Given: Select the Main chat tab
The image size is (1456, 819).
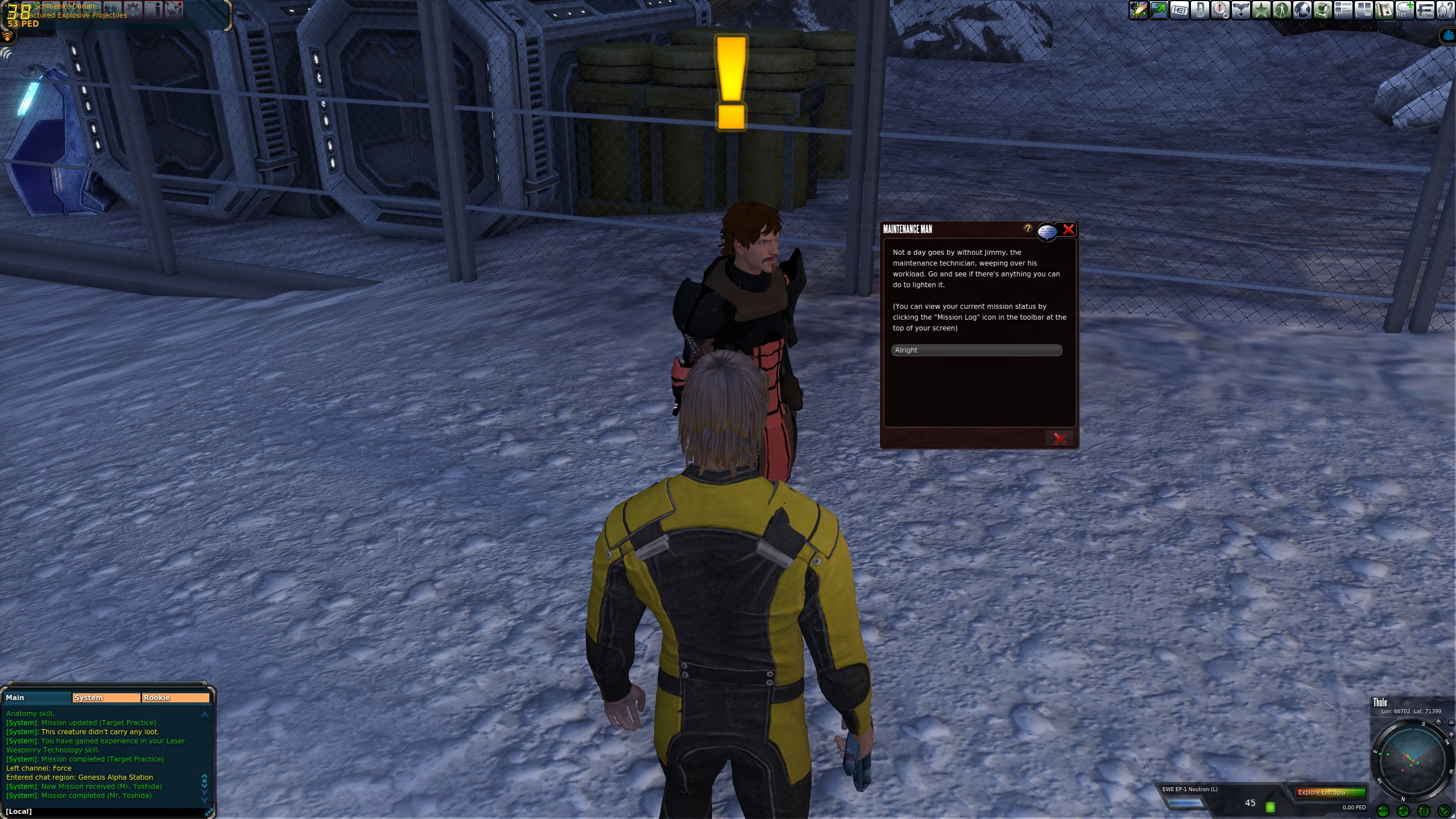Looking at the screenshot, I should tap(38, 698).
